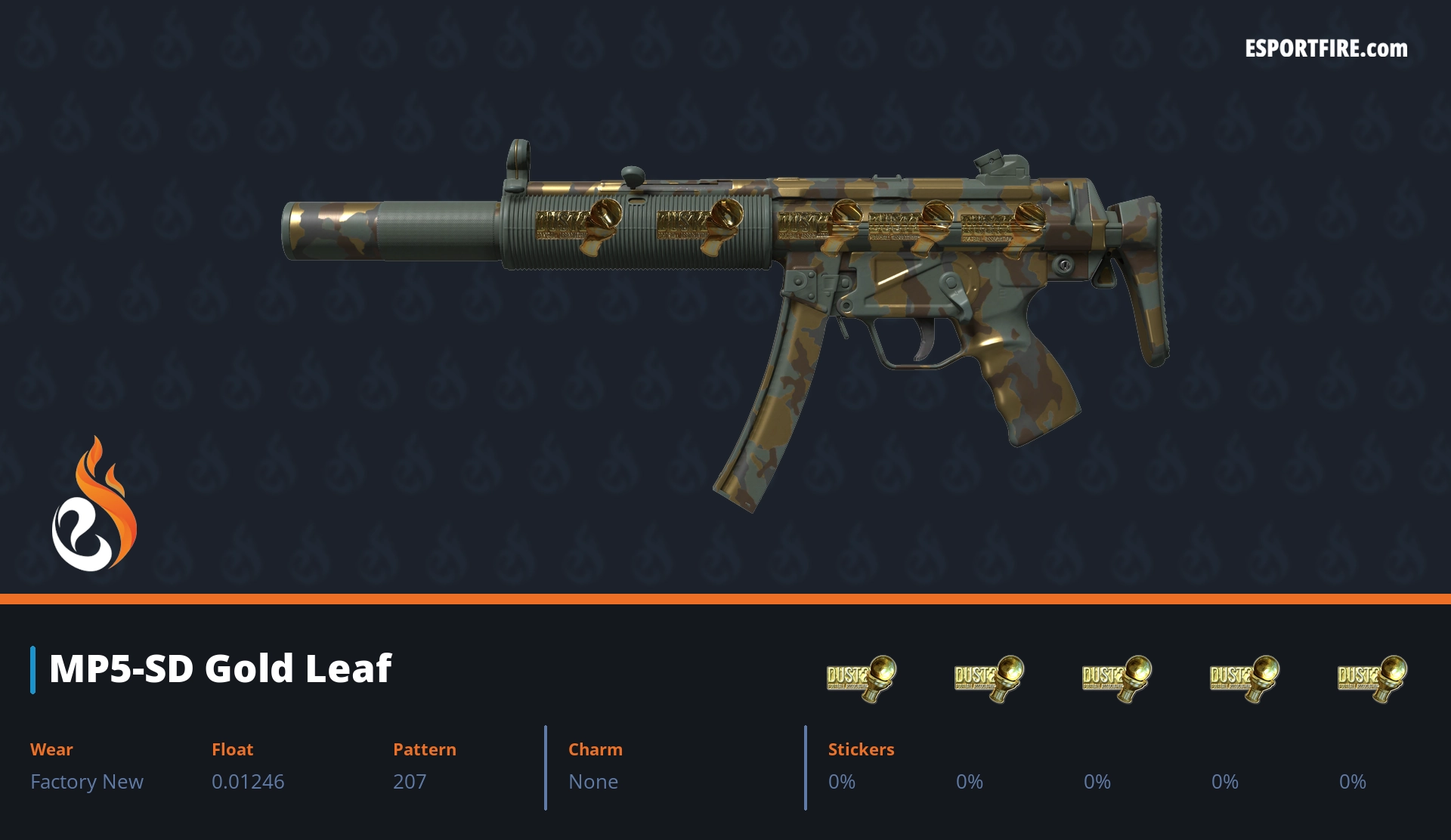Open the ESPORTFIRE.com site link

click(x=1326, y=49)
